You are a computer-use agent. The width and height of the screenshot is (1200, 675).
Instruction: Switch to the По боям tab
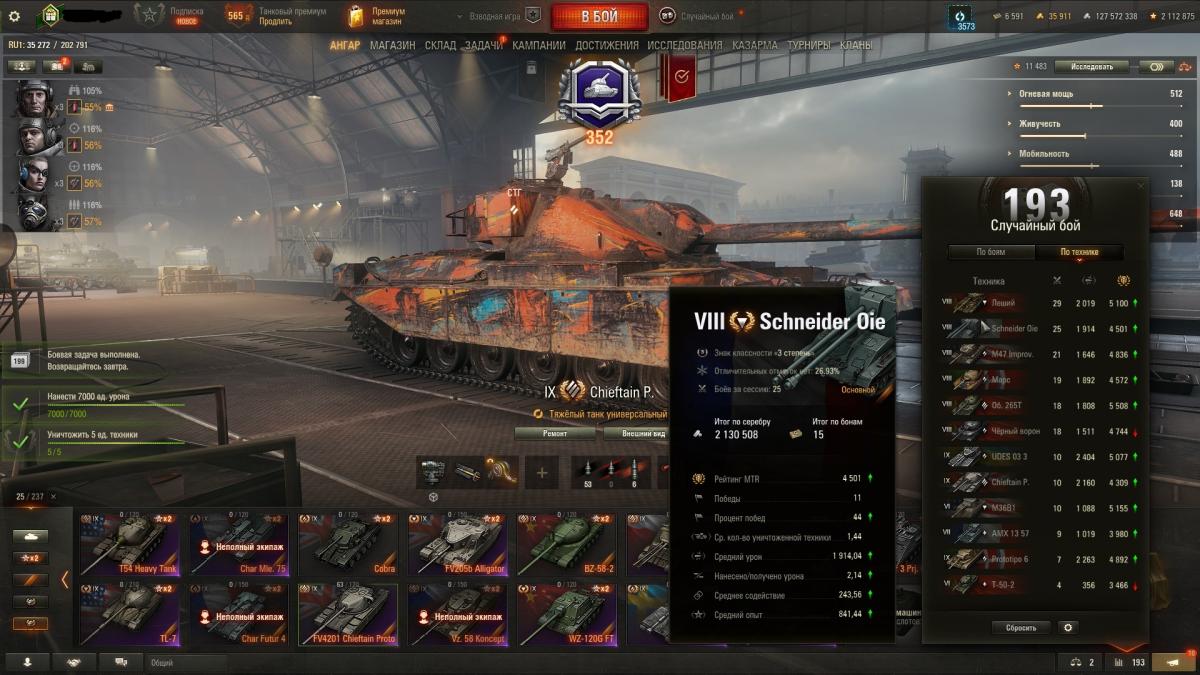click(991, 252)
